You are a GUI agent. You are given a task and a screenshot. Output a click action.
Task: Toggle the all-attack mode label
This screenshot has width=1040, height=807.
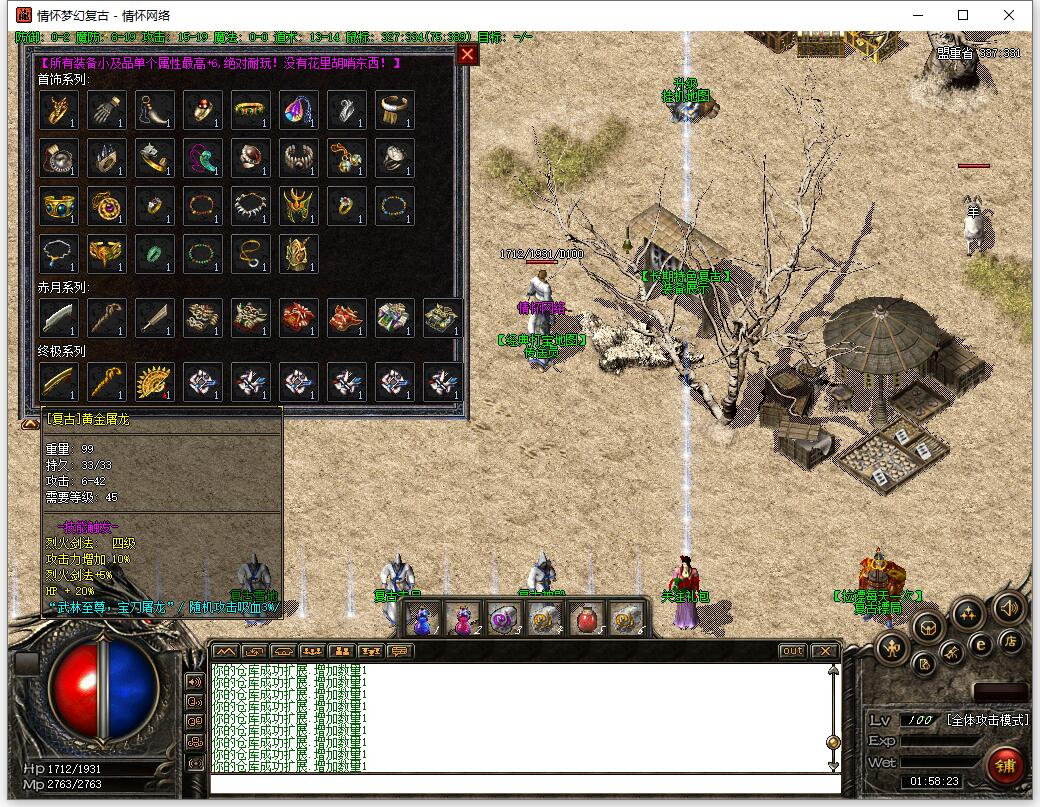click(986, 720)
